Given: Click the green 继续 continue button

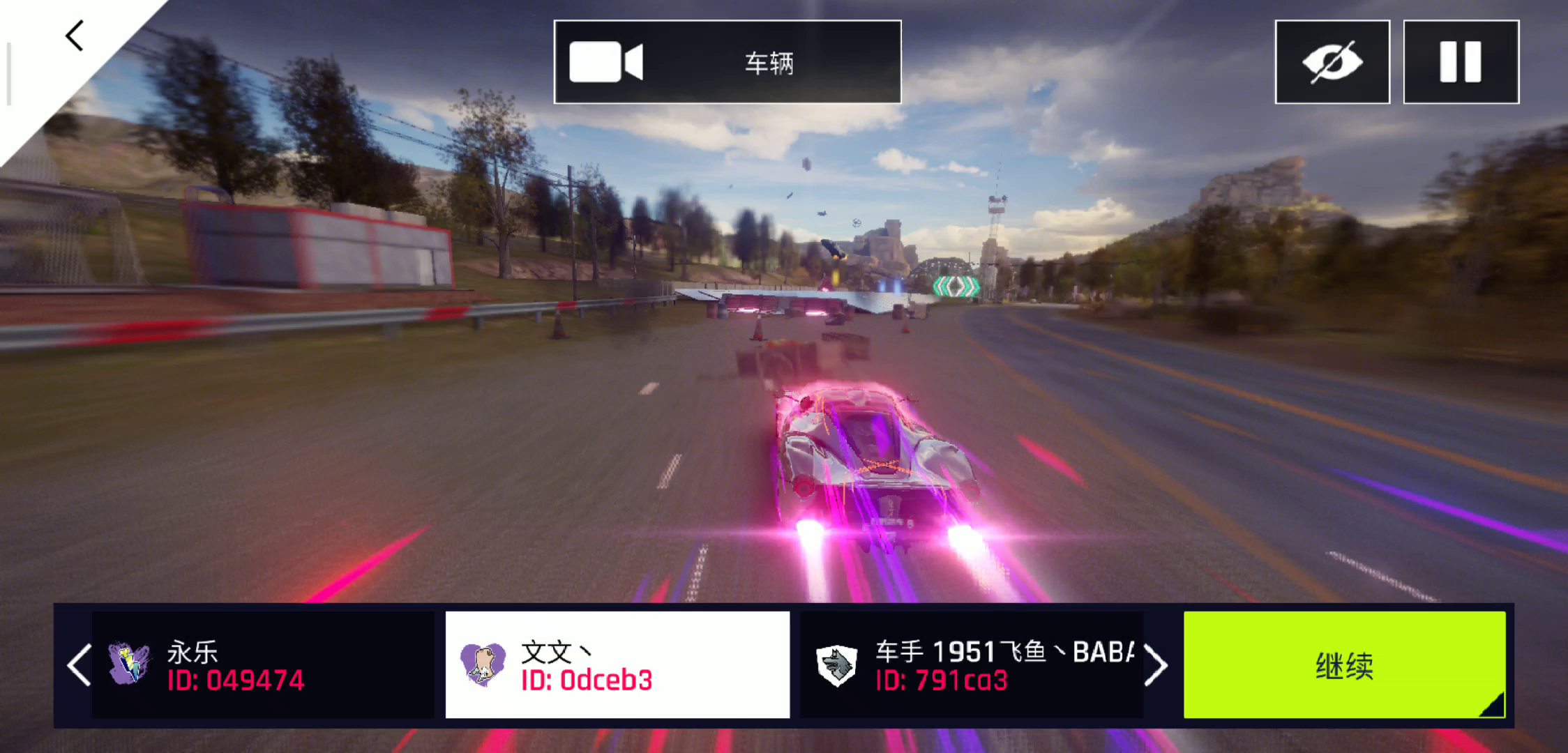Looking at the screenshot, I should [x=1344, y=665].
